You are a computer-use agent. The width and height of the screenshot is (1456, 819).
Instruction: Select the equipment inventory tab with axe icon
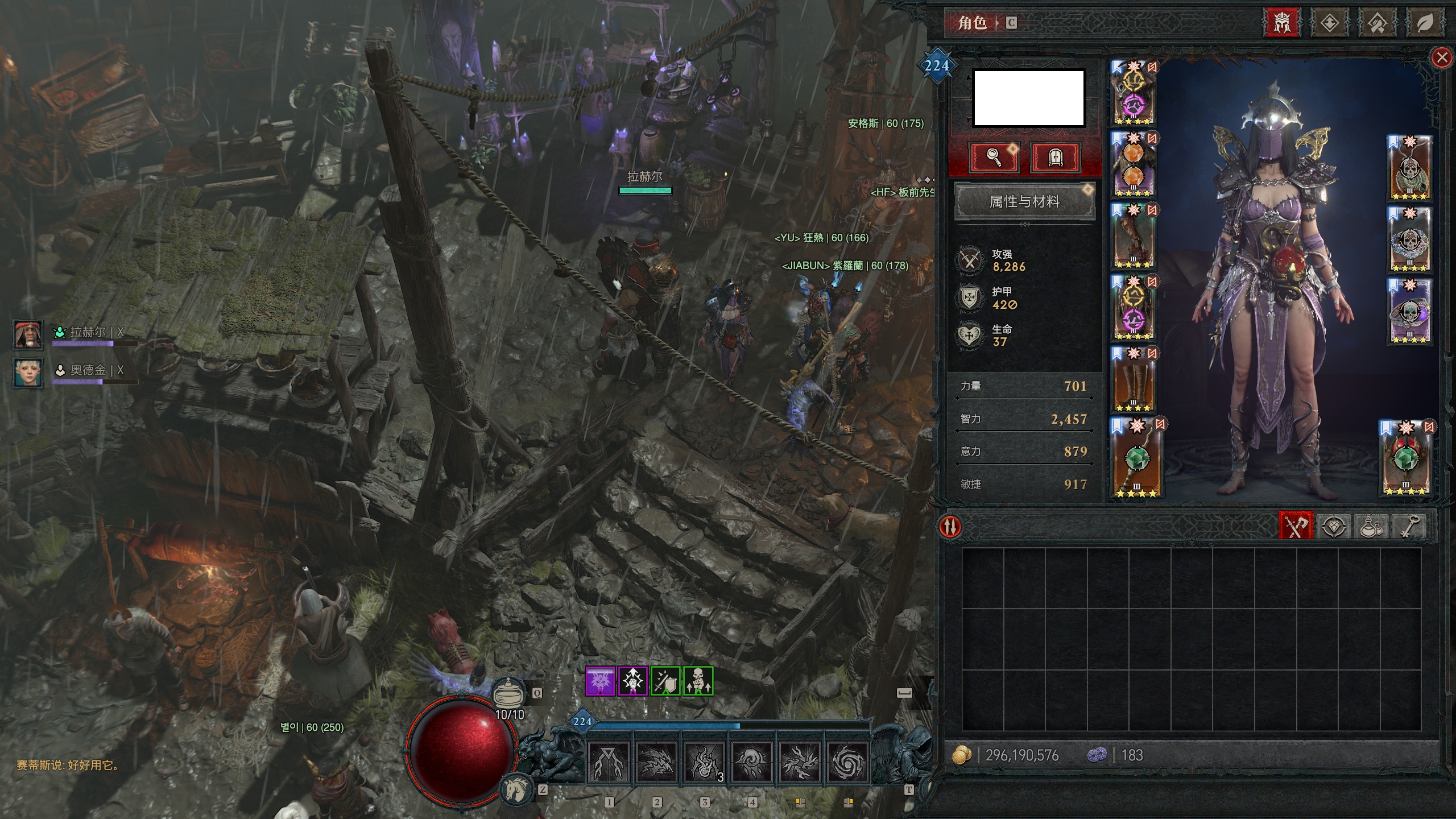1296,526
